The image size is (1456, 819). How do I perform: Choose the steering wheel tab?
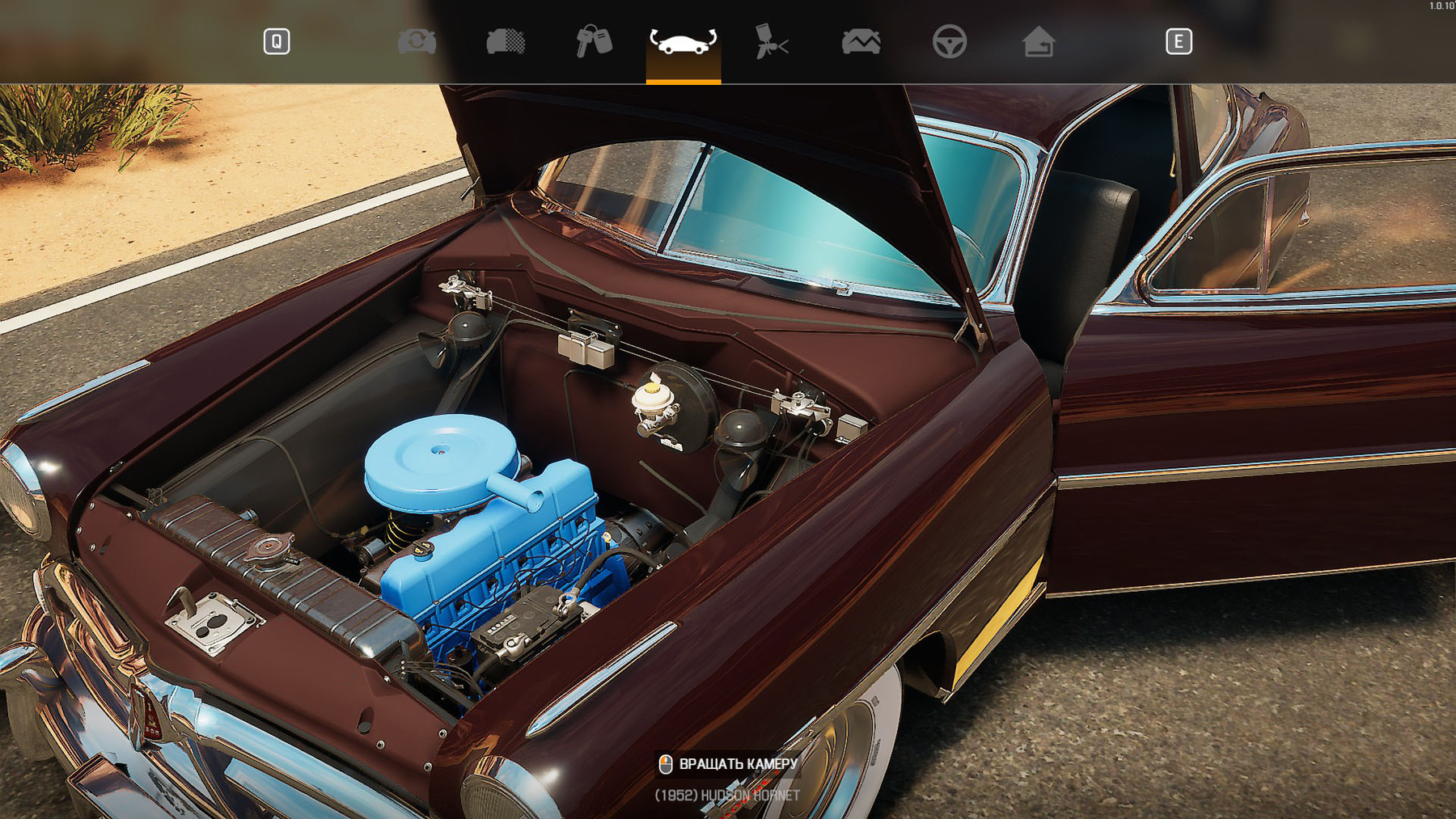(x=949, y=41)
